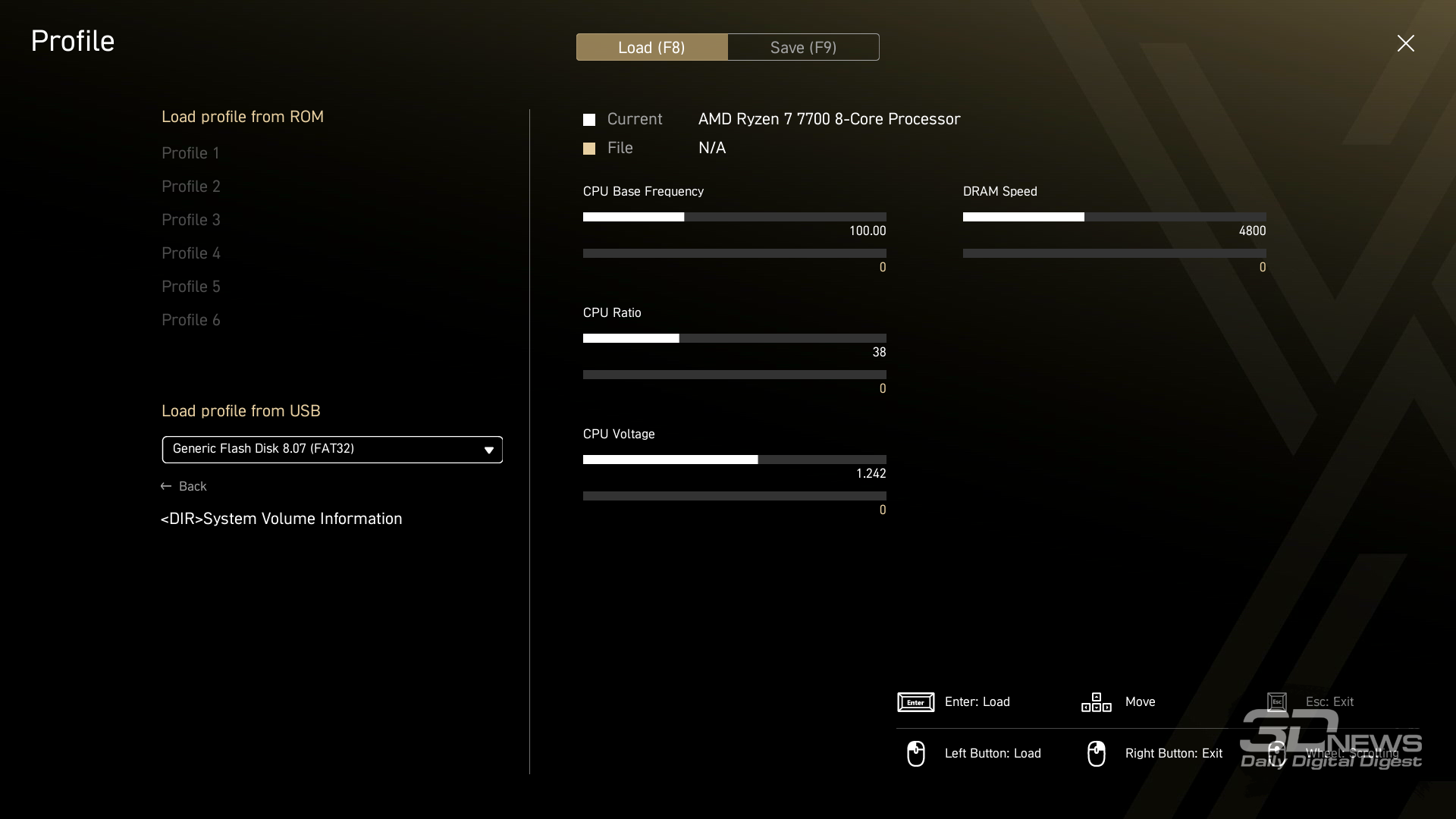Switch to the Save (F9) tab
Screen dimensions: 1456x819
[x=803, y=47]
